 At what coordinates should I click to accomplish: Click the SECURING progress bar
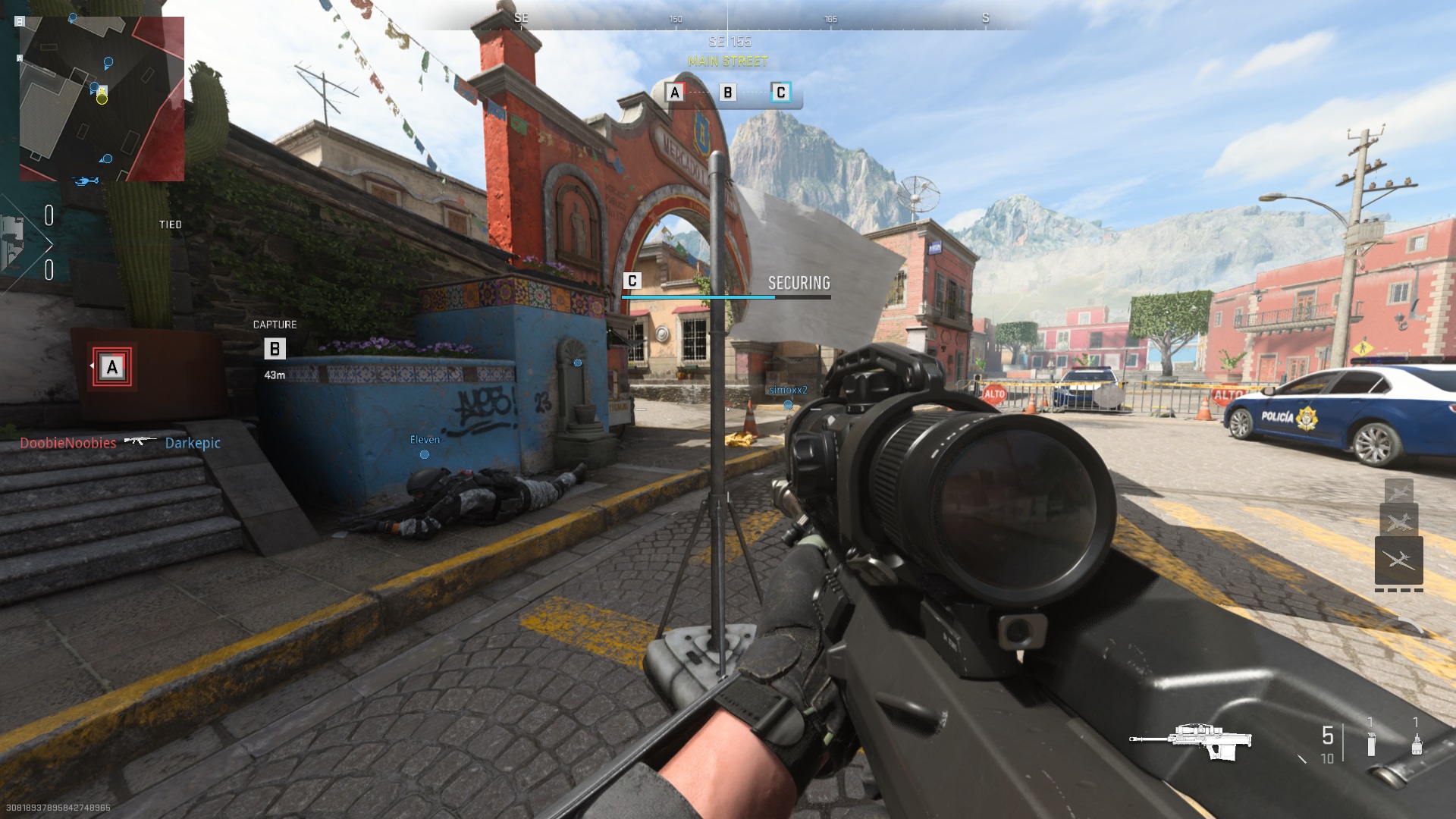tap(727, 298)
